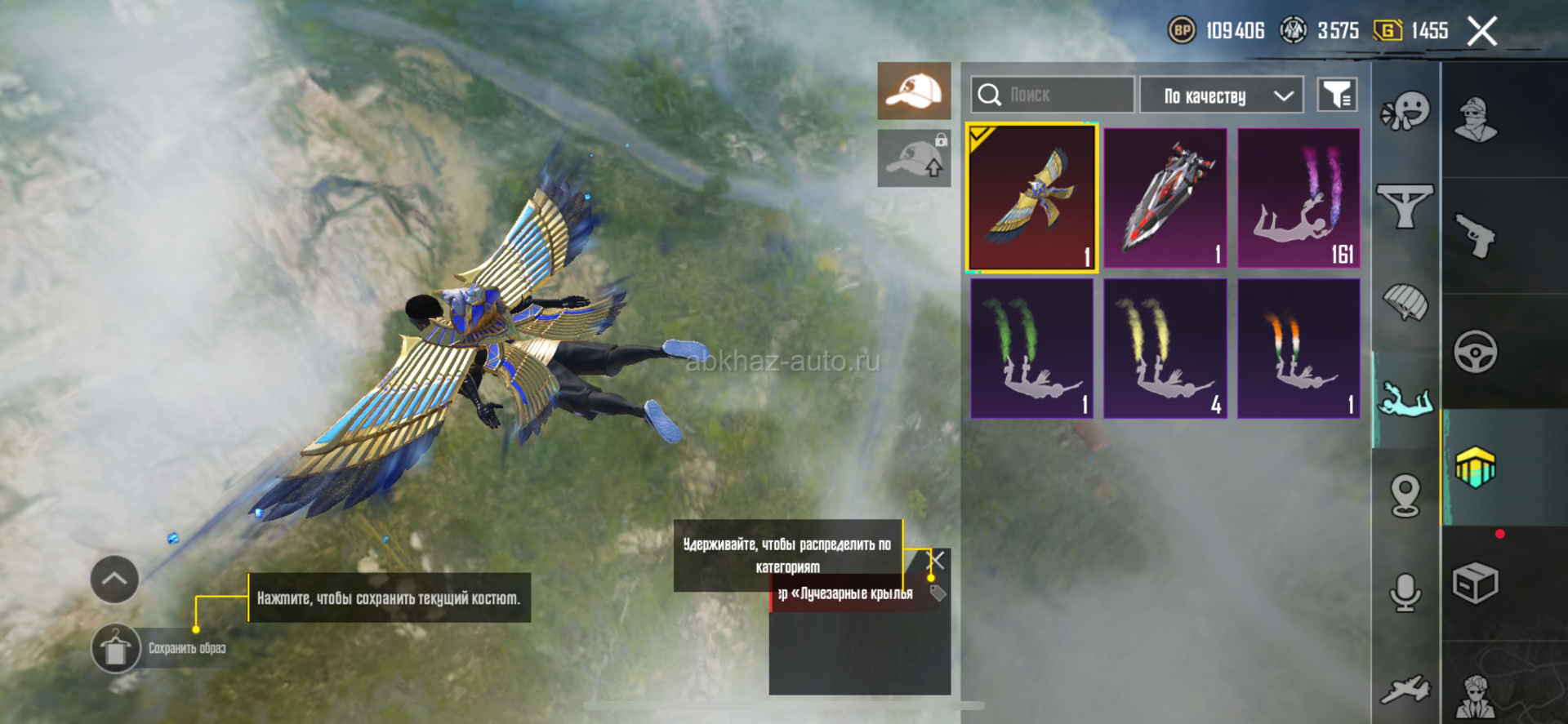Select the yellow smoke trail item

(1165, 349)
